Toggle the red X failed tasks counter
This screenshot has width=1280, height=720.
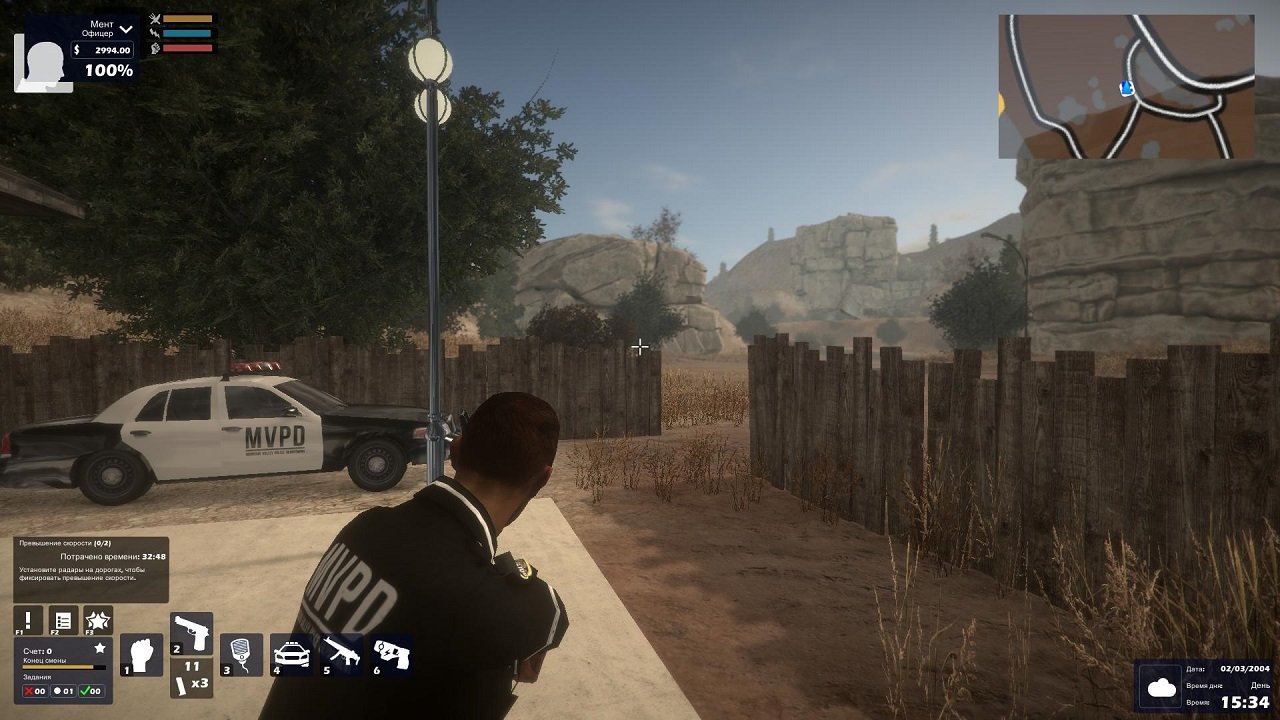33,692
